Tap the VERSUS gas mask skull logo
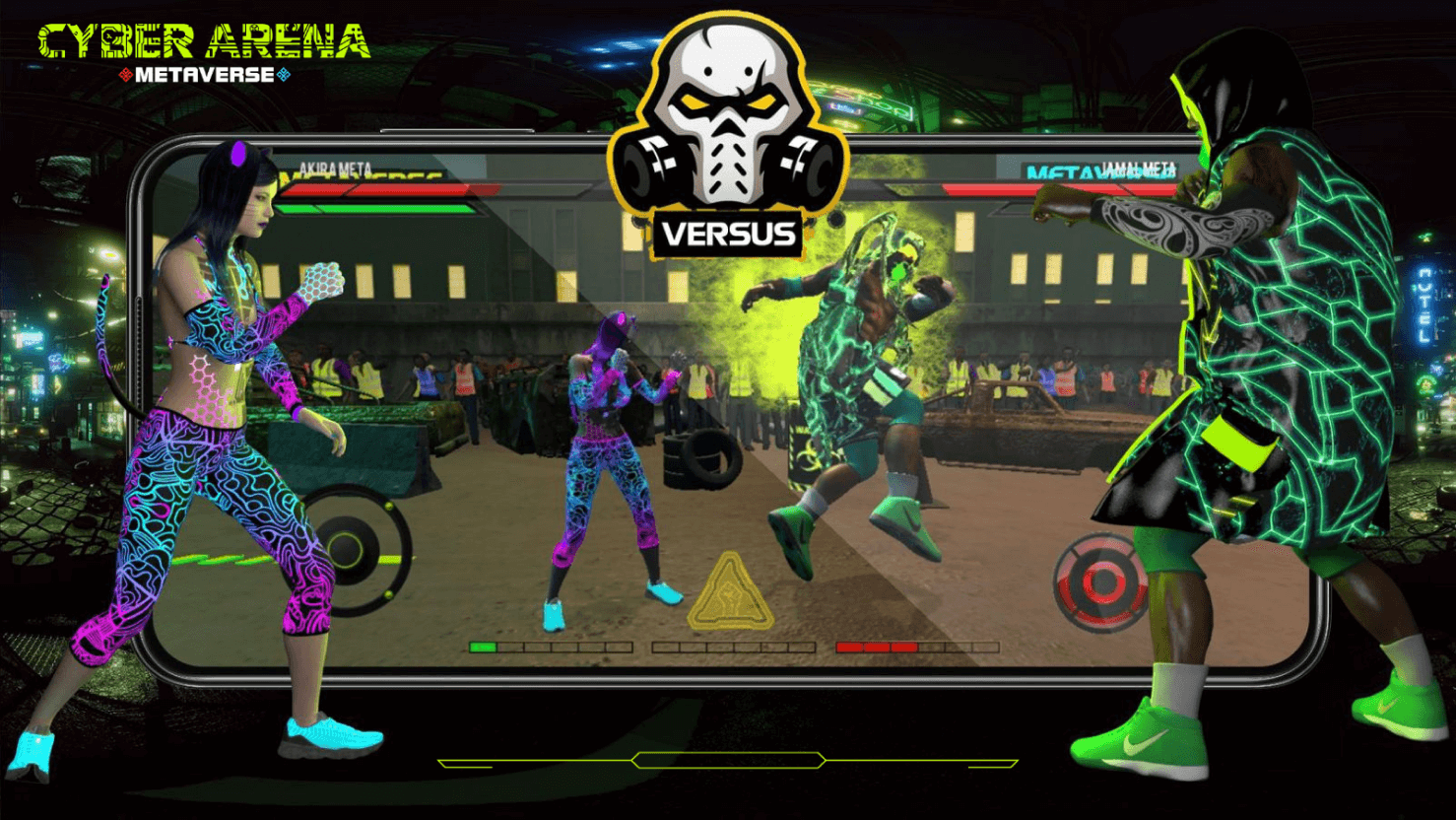This screenshot has width=1456, height=820. point(729,118)
